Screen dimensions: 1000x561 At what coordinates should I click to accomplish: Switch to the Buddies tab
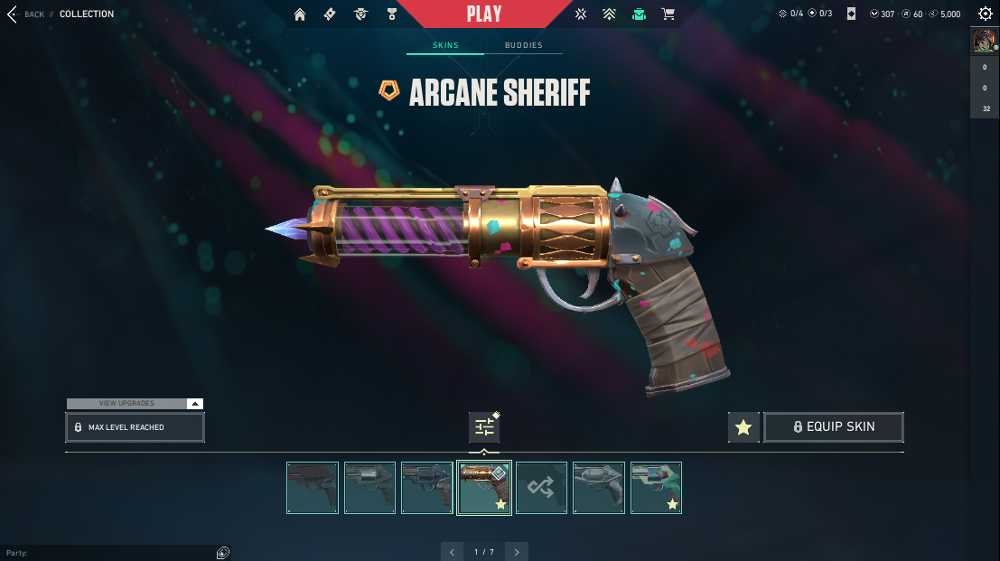tap(523, 45)
